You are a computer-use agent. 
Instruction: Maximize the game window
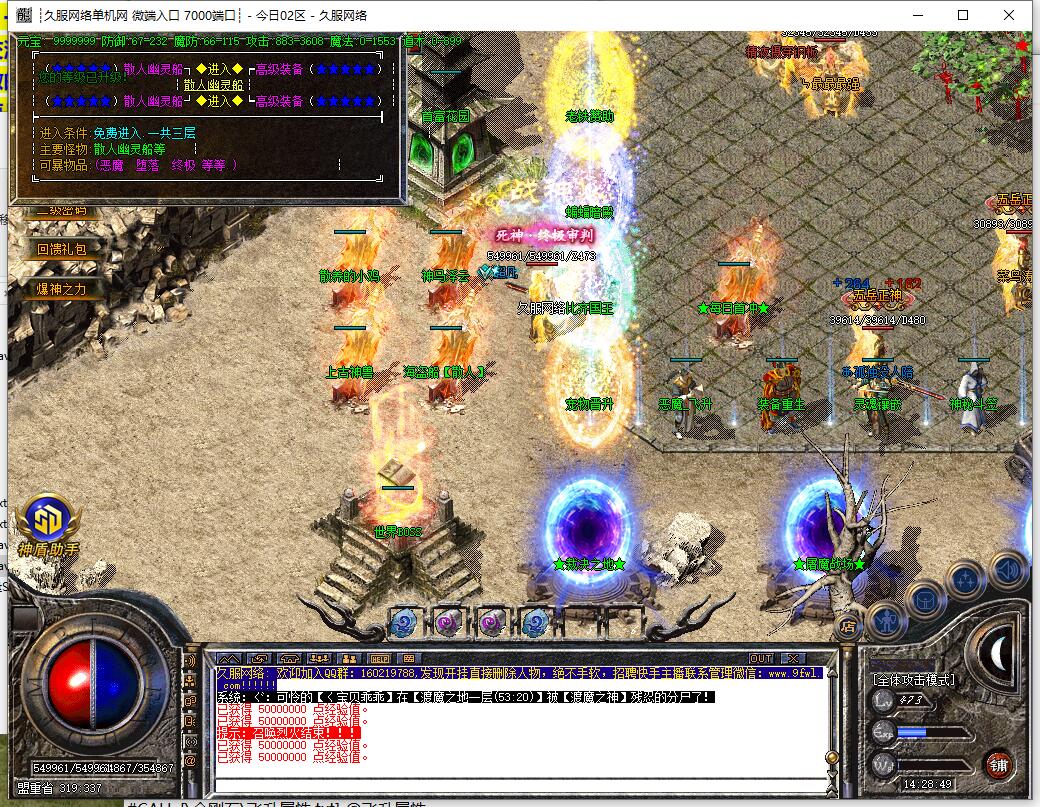tap(963, 15)
